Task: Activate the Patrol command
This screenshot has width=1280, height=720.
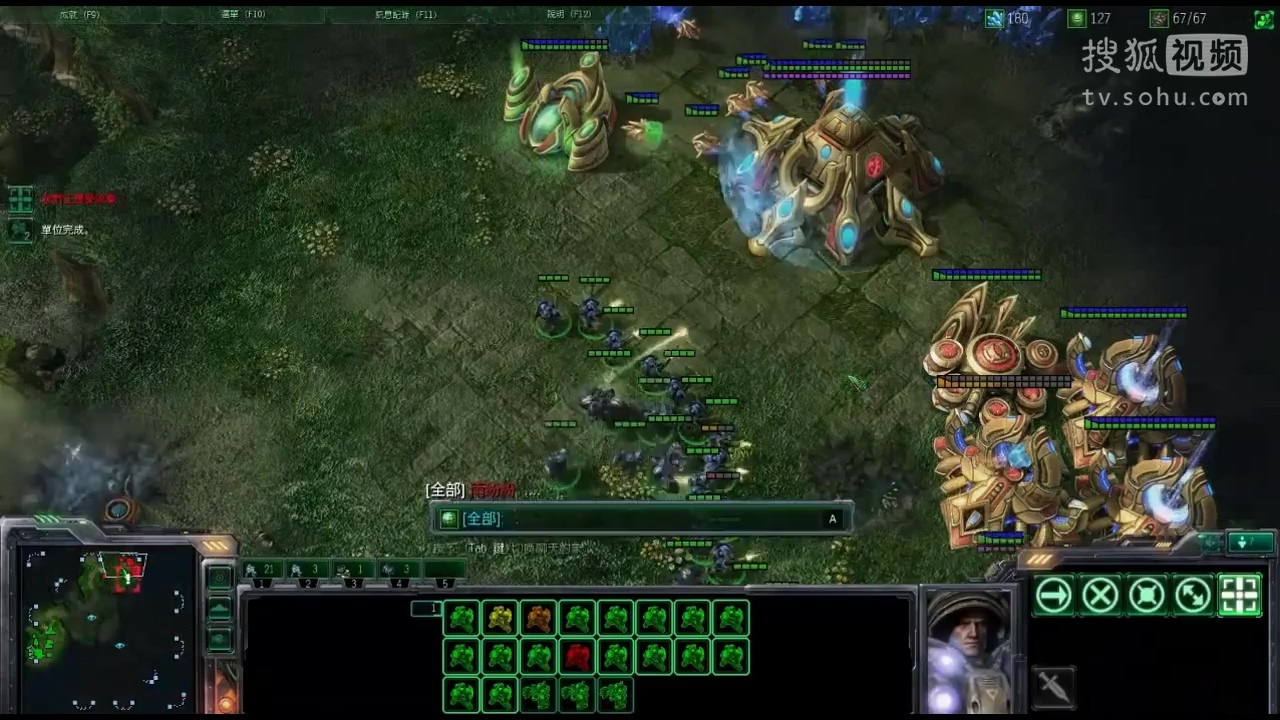Action: coord(1193,596)
